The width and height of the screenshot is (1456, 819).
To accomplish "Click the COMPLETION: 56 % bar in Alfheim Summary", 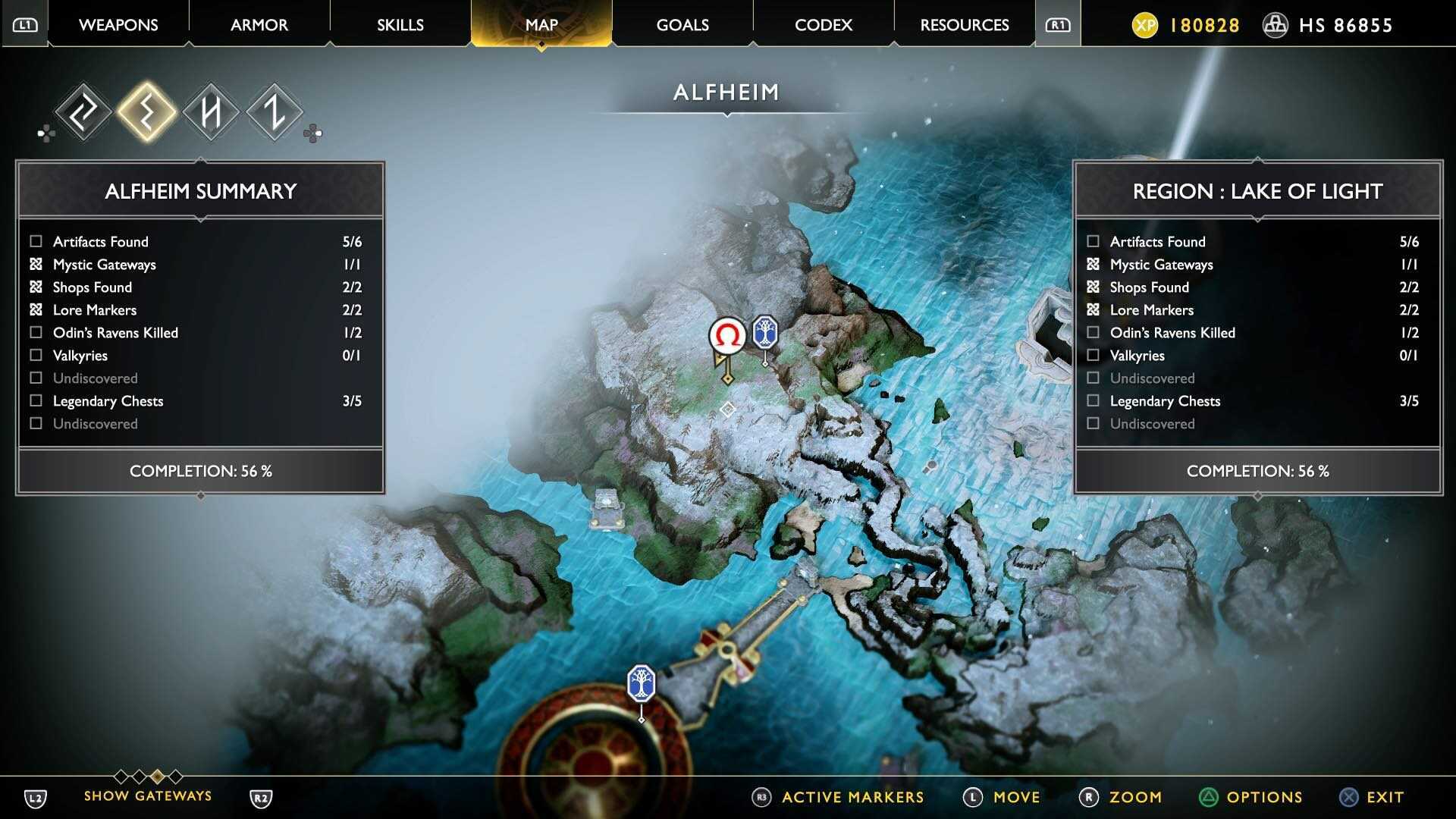I will point(200,470).
